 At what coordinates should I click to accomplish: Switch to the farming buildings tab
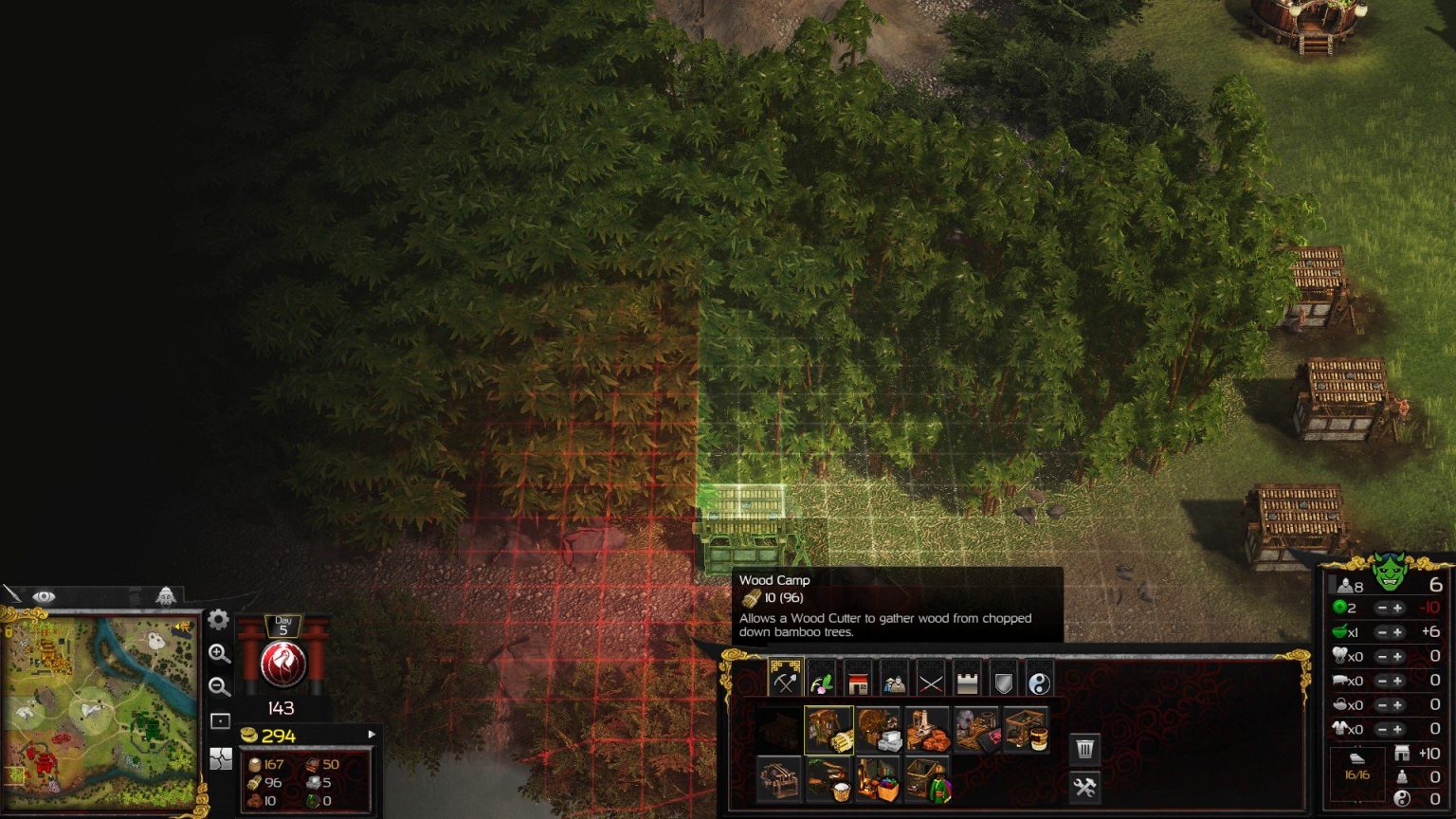coord(823,681)
